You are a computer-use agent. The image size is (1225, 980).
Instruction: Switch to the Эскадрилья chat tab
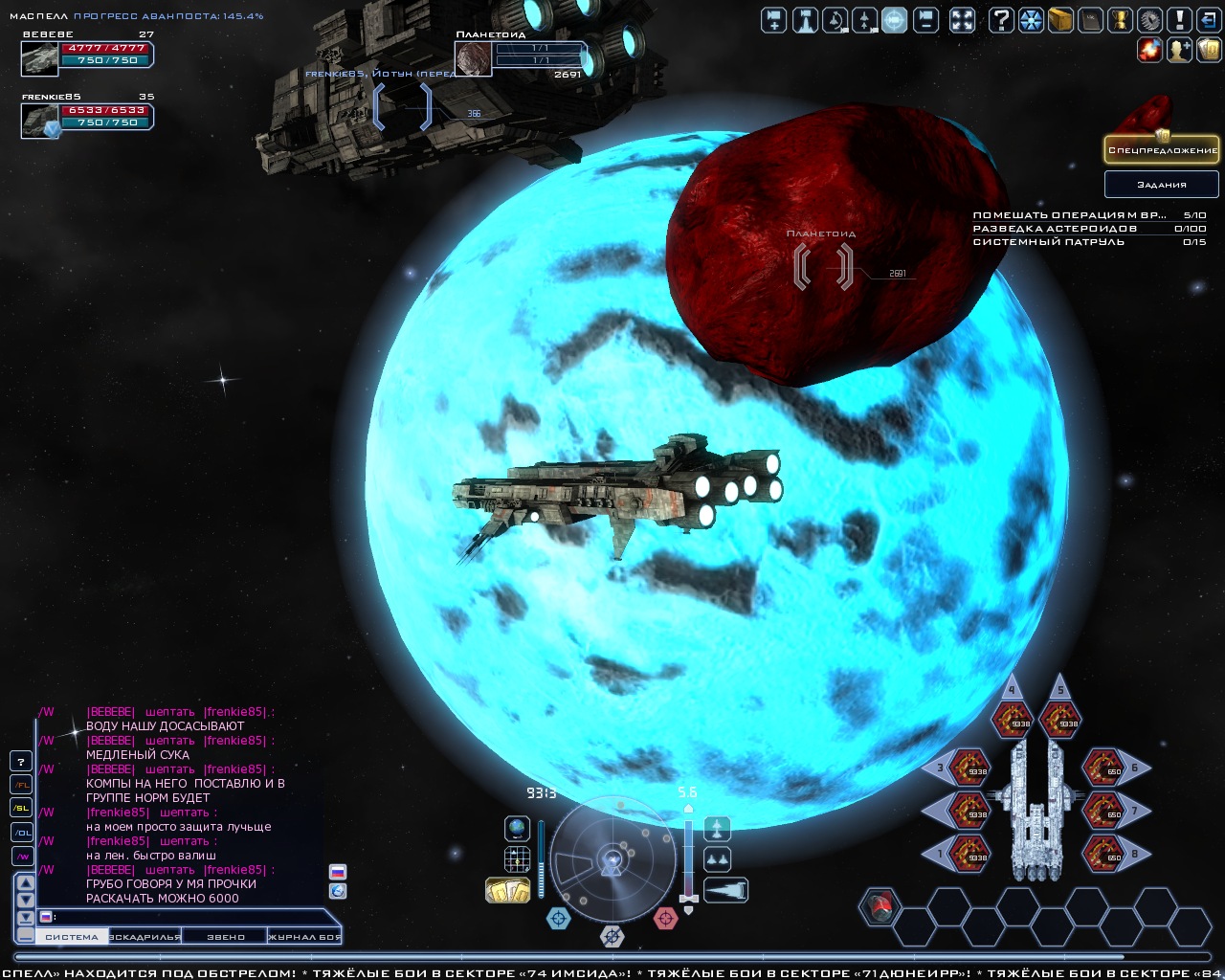pyautogui.click(x=145, y=937)
